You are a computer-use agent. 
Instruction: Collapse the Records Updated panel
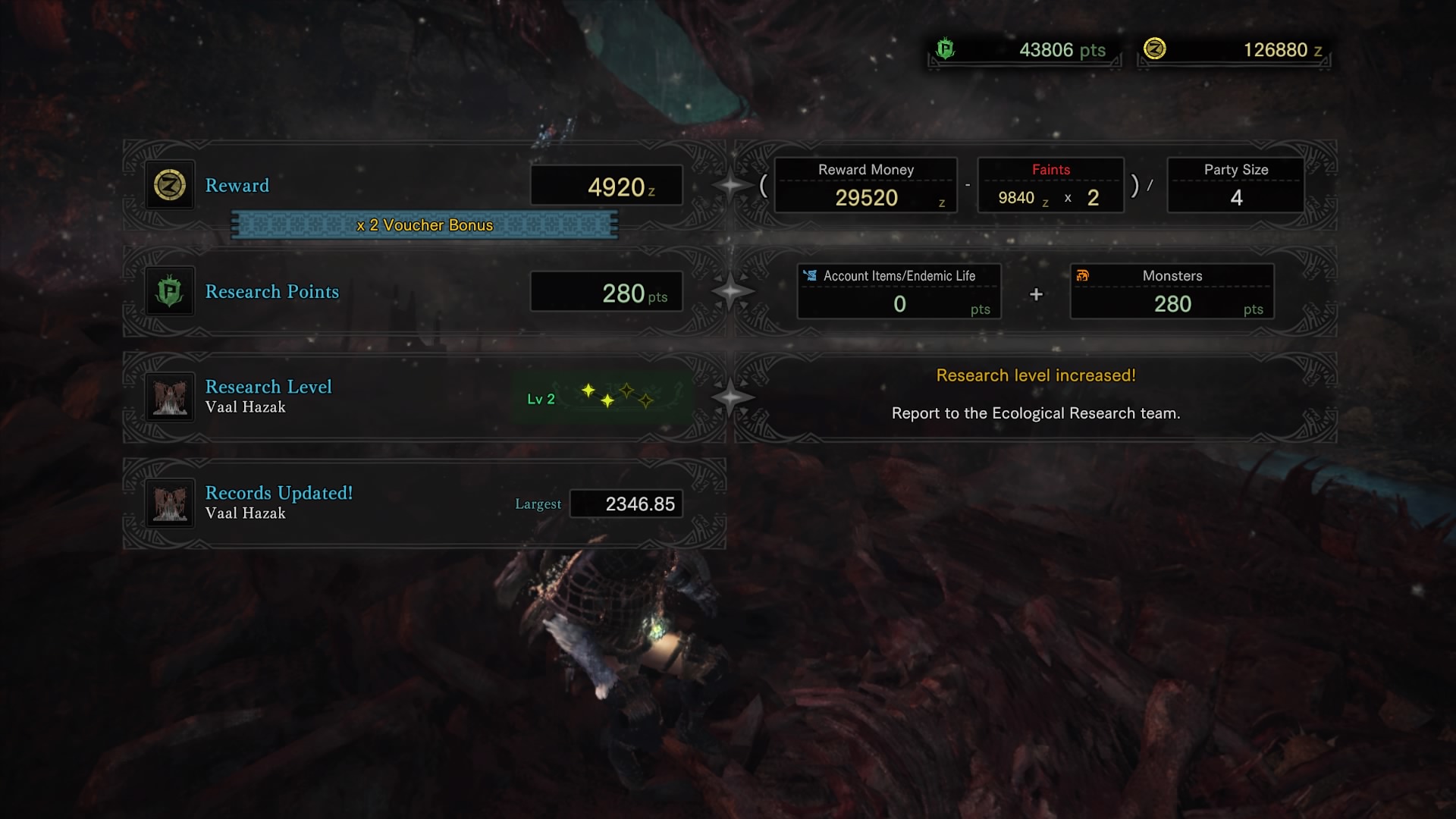point(278,493)
